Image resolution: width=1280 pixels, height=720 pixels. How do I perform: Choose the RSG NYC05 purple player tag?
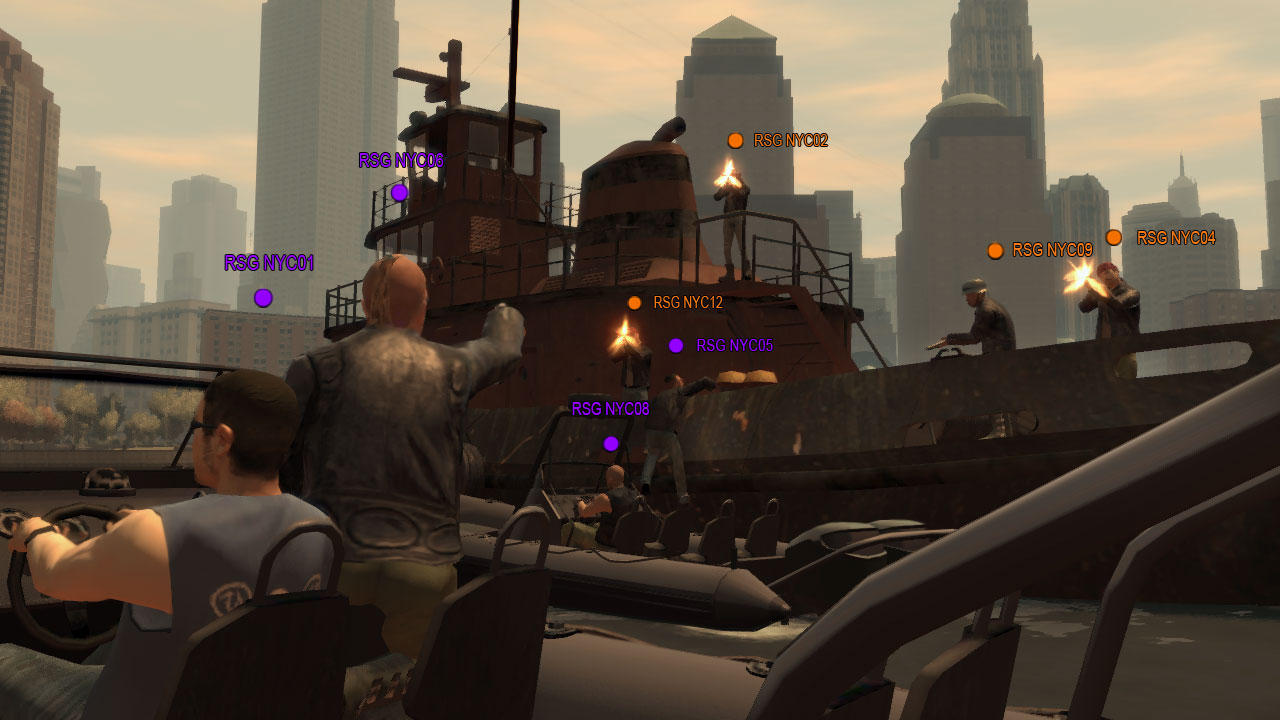pyautogui.click(x=734, y=346)
